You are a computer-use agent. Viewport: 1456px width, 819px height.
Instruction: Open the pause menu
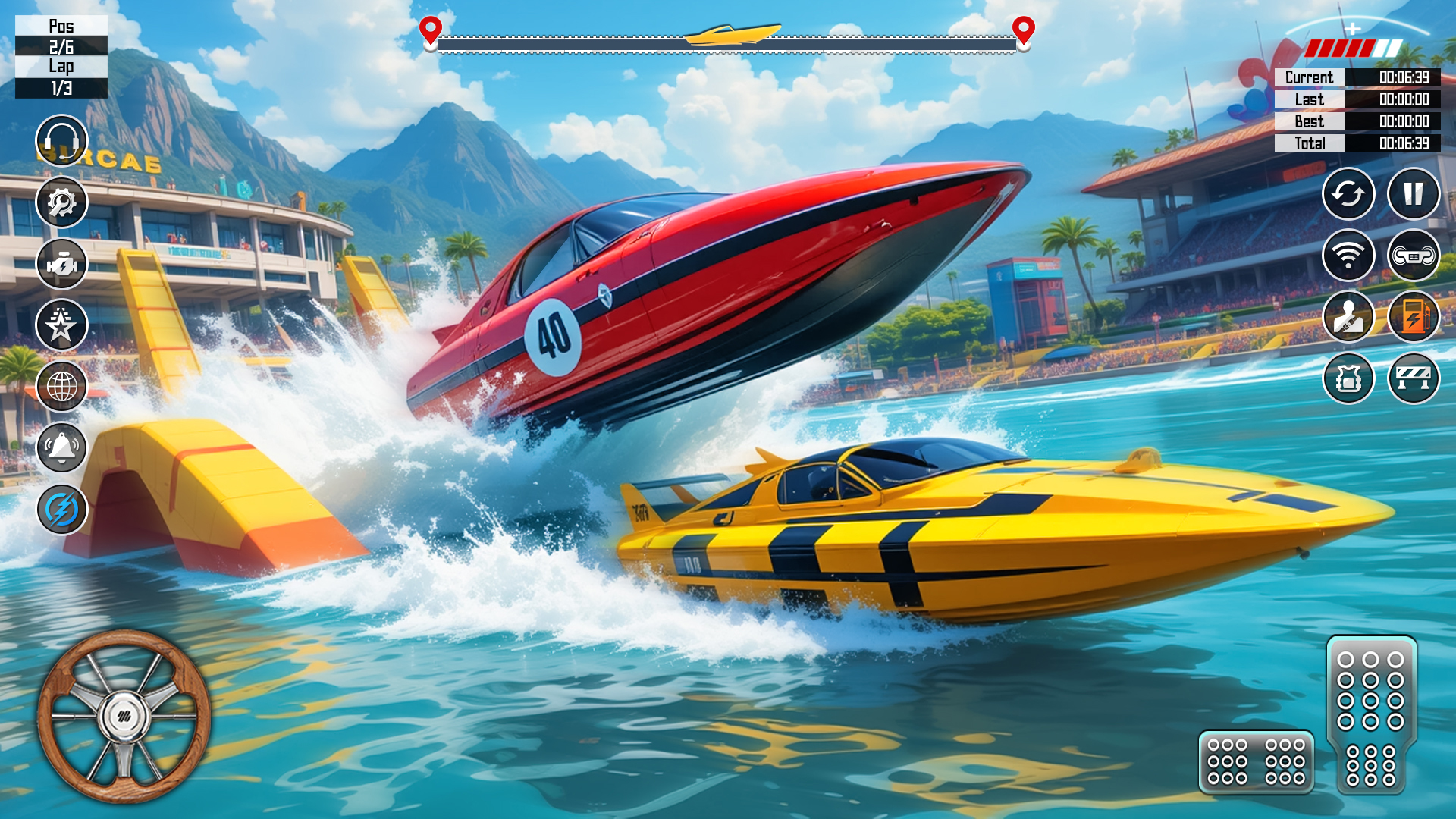click(x=1412, y=195)
